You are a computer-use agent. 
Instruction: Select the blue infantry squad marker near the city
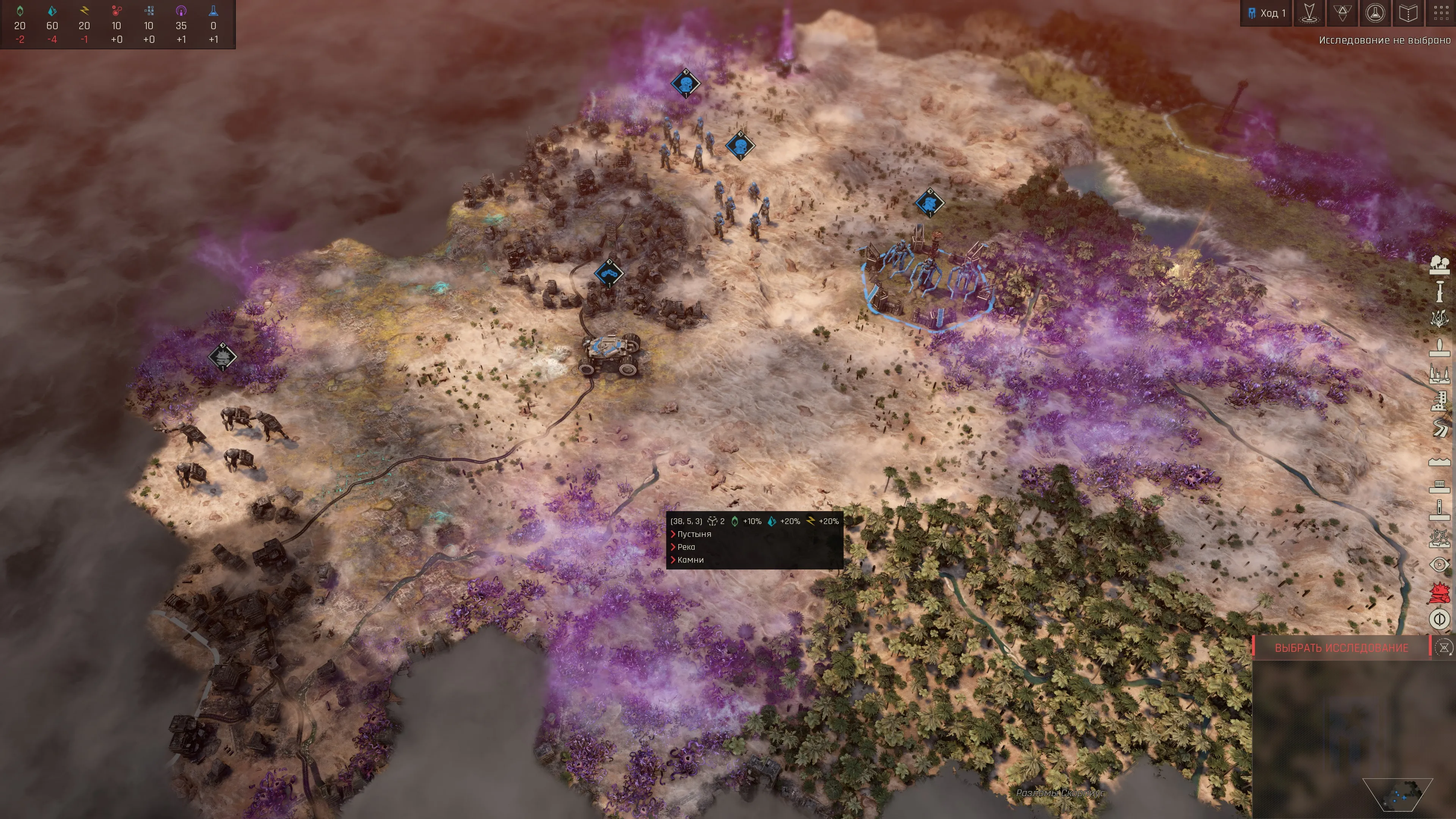click(929, 202)
